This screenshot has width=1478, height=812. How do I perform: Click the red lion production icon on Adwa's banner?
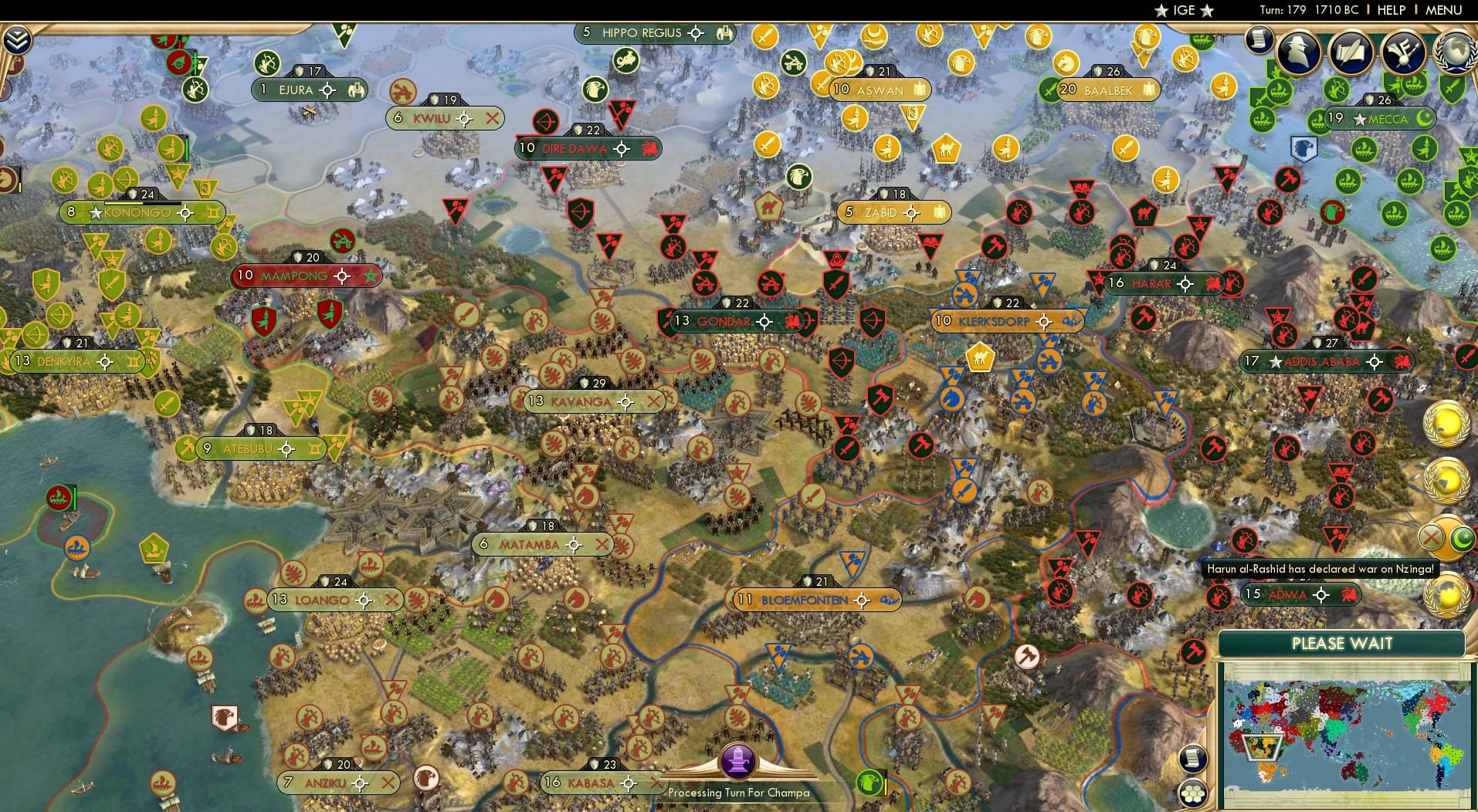[1347, 595]
